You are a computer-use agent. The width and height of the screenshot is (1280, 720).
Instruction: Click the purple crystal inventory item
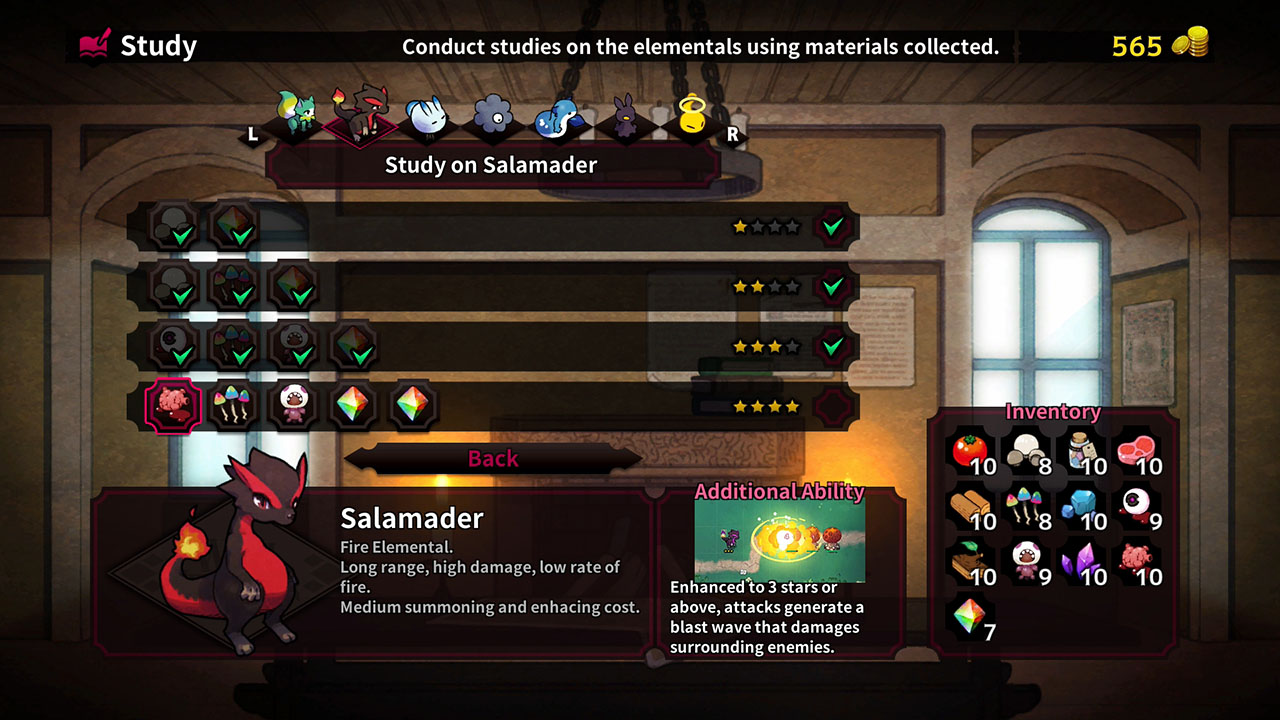click(1078, 563)
